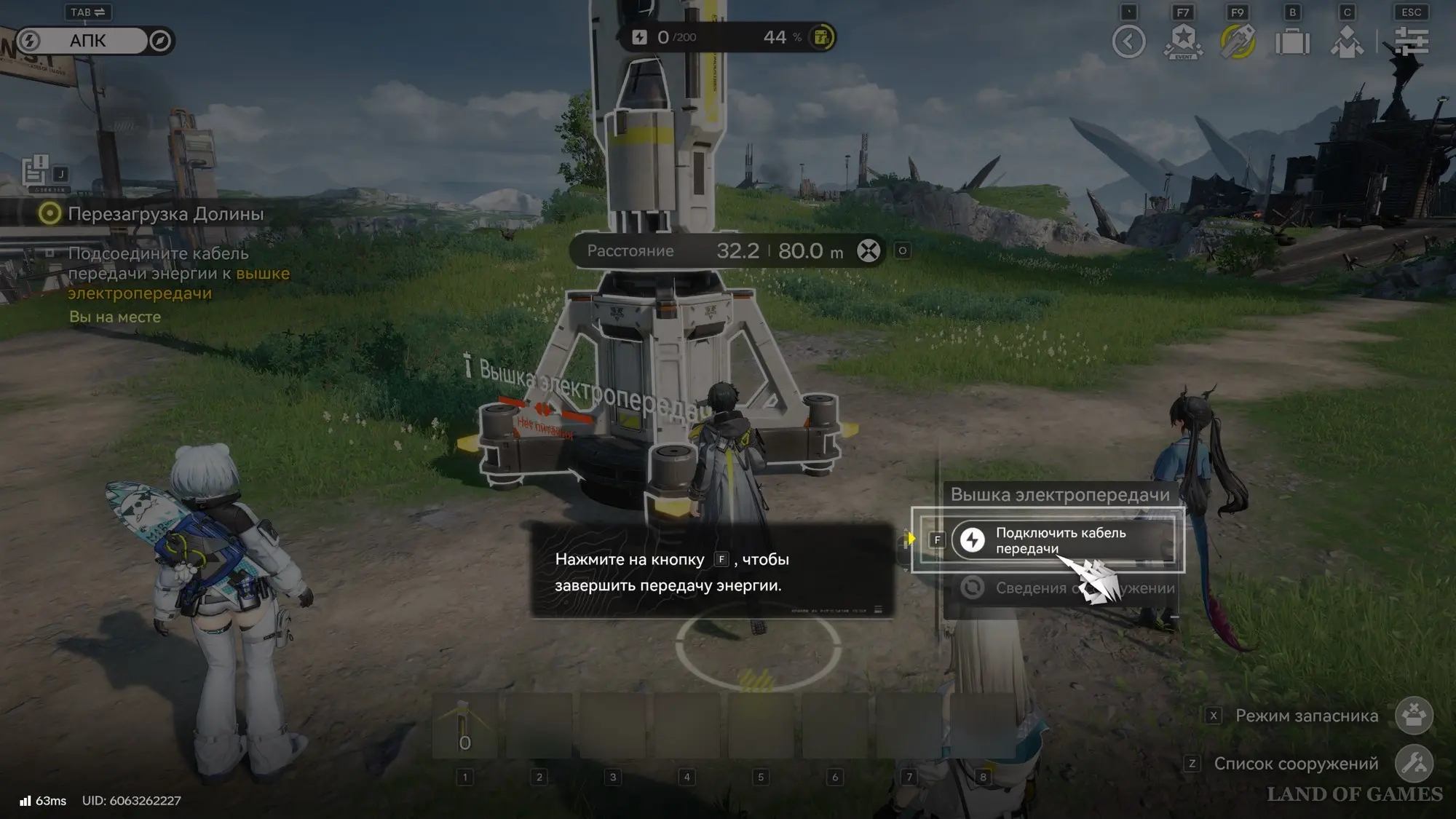Click the yellow power percentage icon

click(x=821, y=37)
